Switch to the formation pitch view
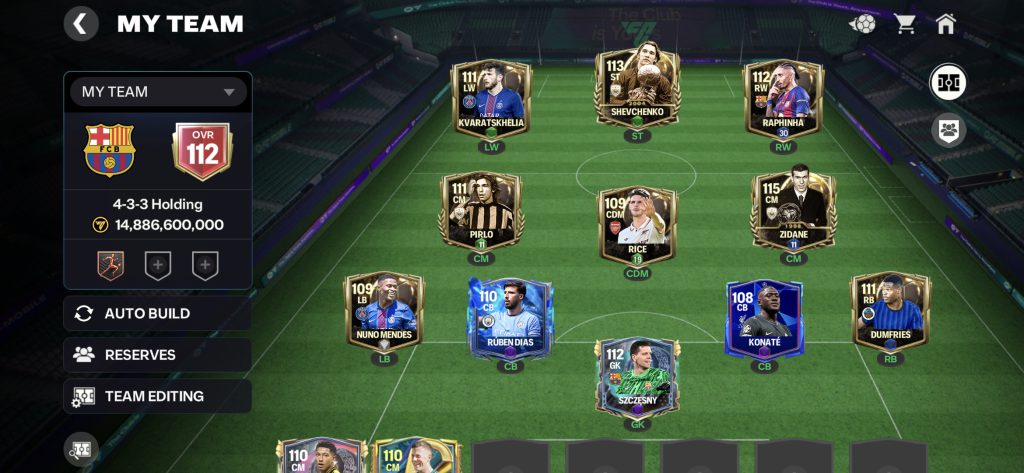The width and height of the screenshot is (1024, 473). pyautogui.click(x=948, y=82)
